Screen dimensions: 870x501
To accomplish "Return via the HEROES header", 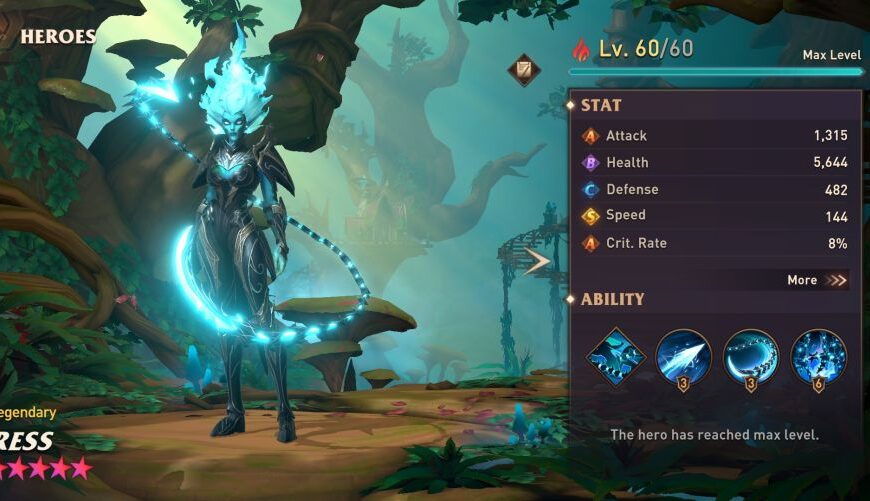I will [x=57, y=37].
